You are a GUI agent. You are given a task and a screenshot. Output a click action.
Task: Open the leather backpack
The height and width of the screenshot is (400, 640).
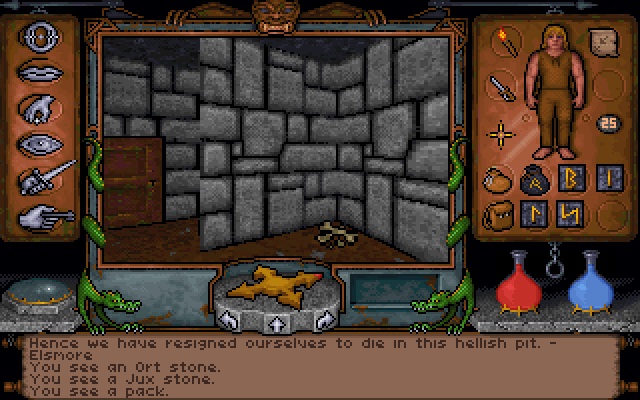pos(497,214)
